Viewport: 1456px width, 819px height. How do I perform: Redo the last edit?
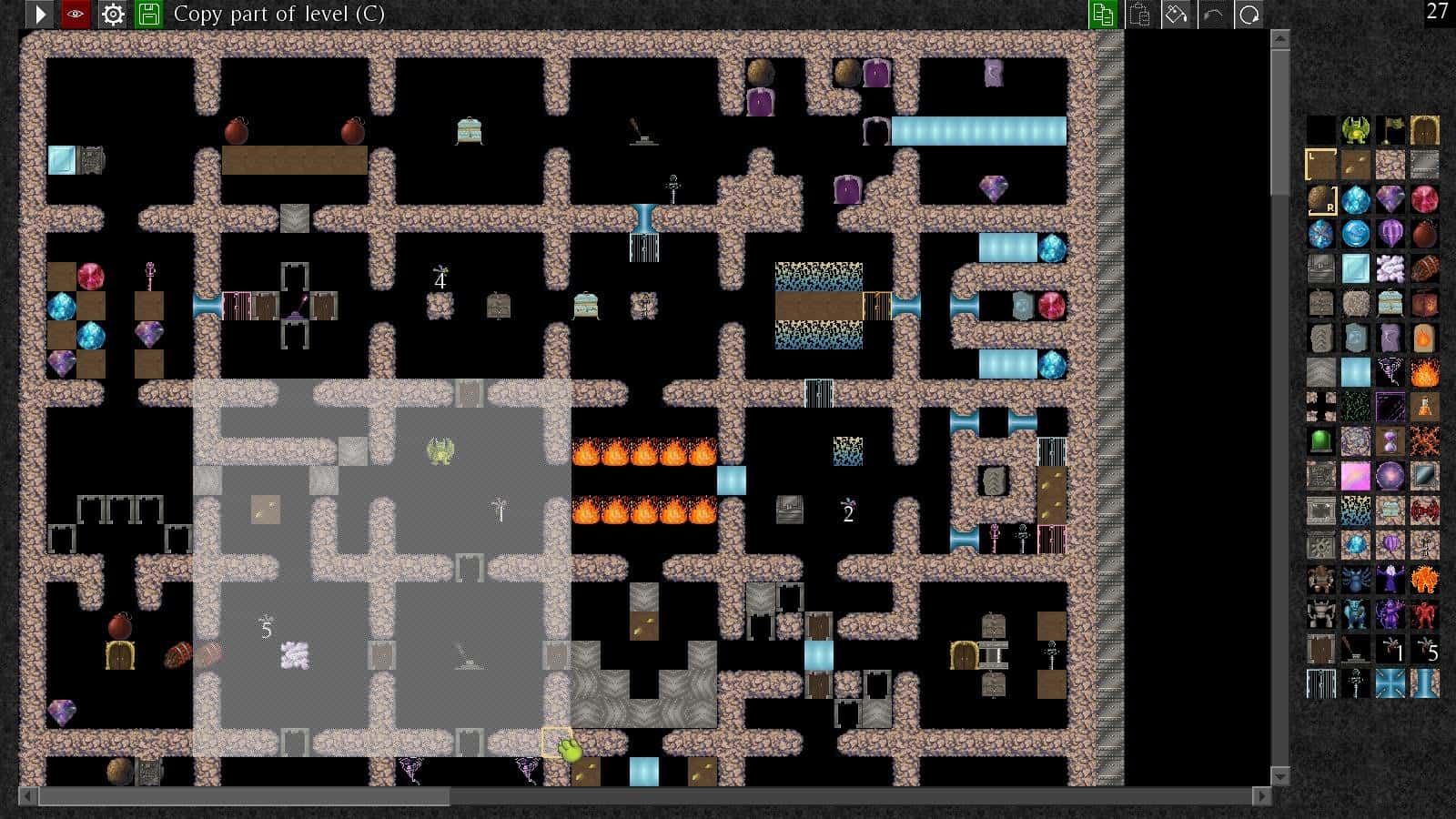point(1249,14)
